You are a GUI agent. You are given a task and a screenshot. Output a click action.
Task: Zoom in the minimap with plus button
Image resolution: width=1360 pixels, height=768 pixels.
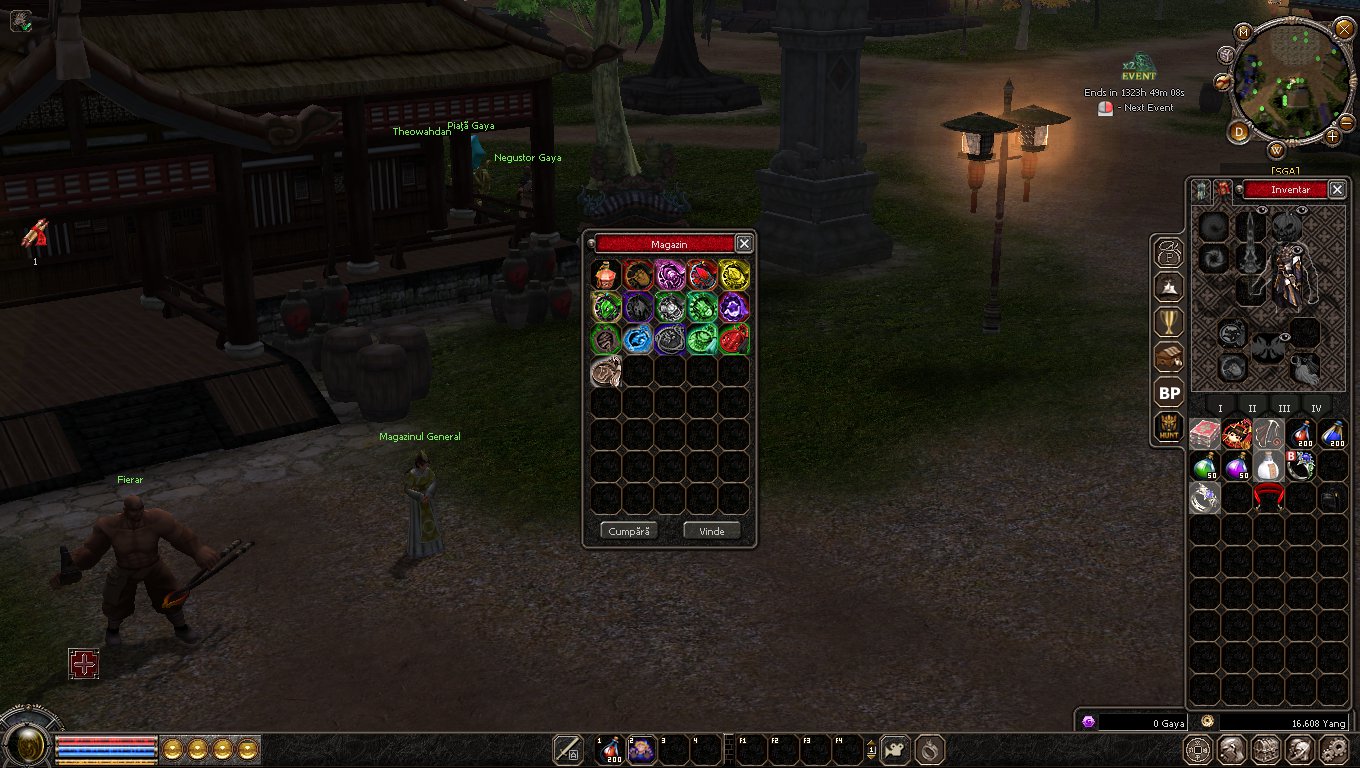coord(1333,135)
